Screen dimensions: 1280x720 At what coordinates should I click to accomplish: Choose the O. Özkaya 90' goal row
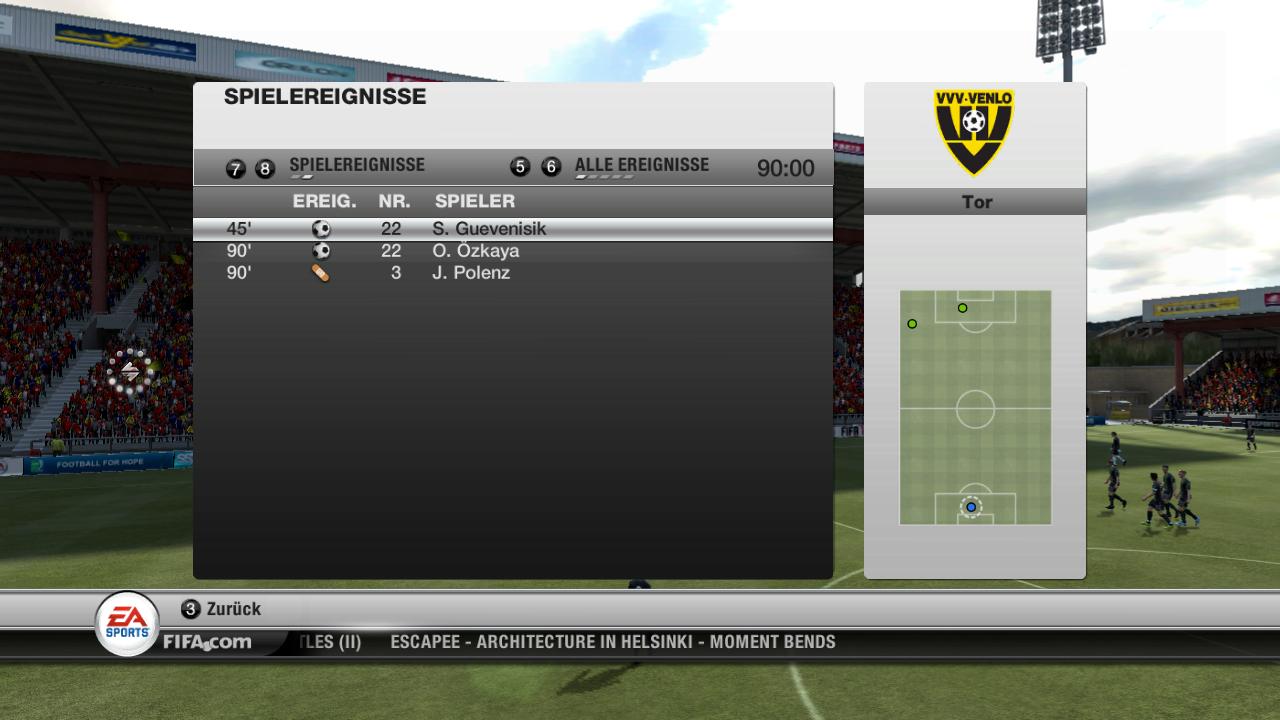pos(512,251)
